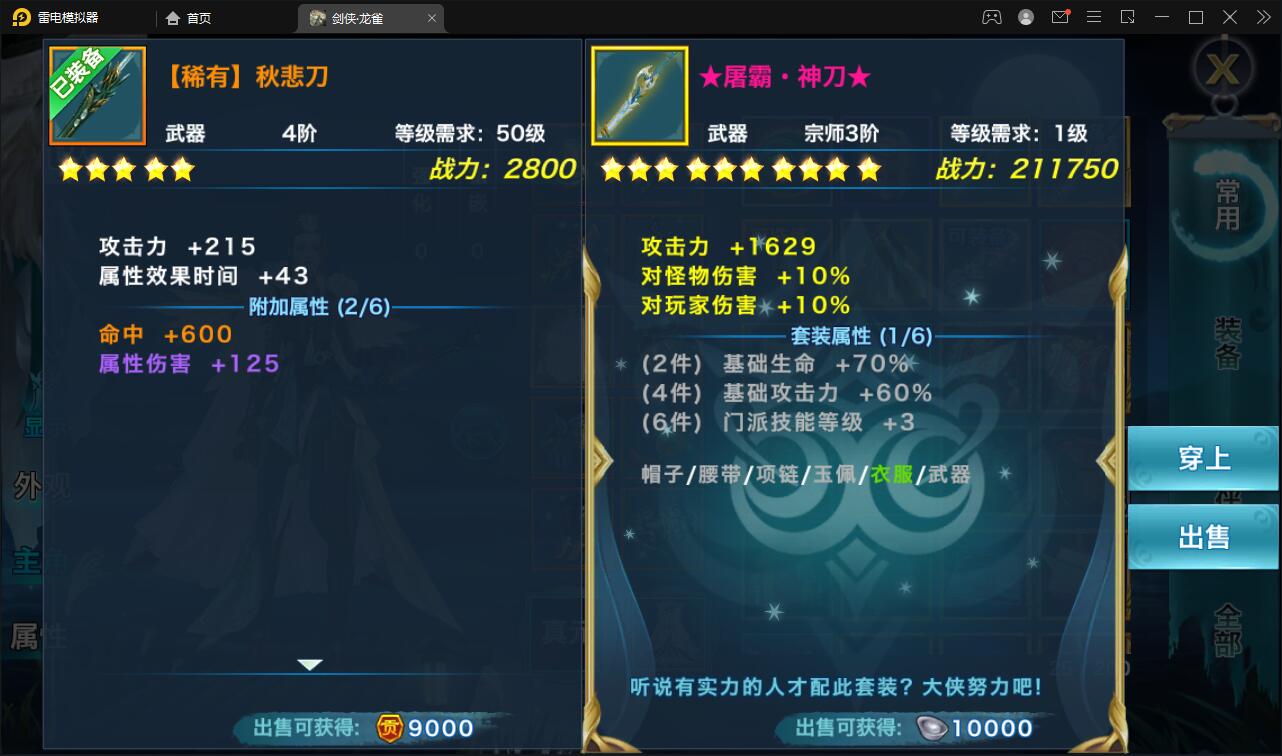Click the user avatar icon in the title bar

pos(1025,17)
